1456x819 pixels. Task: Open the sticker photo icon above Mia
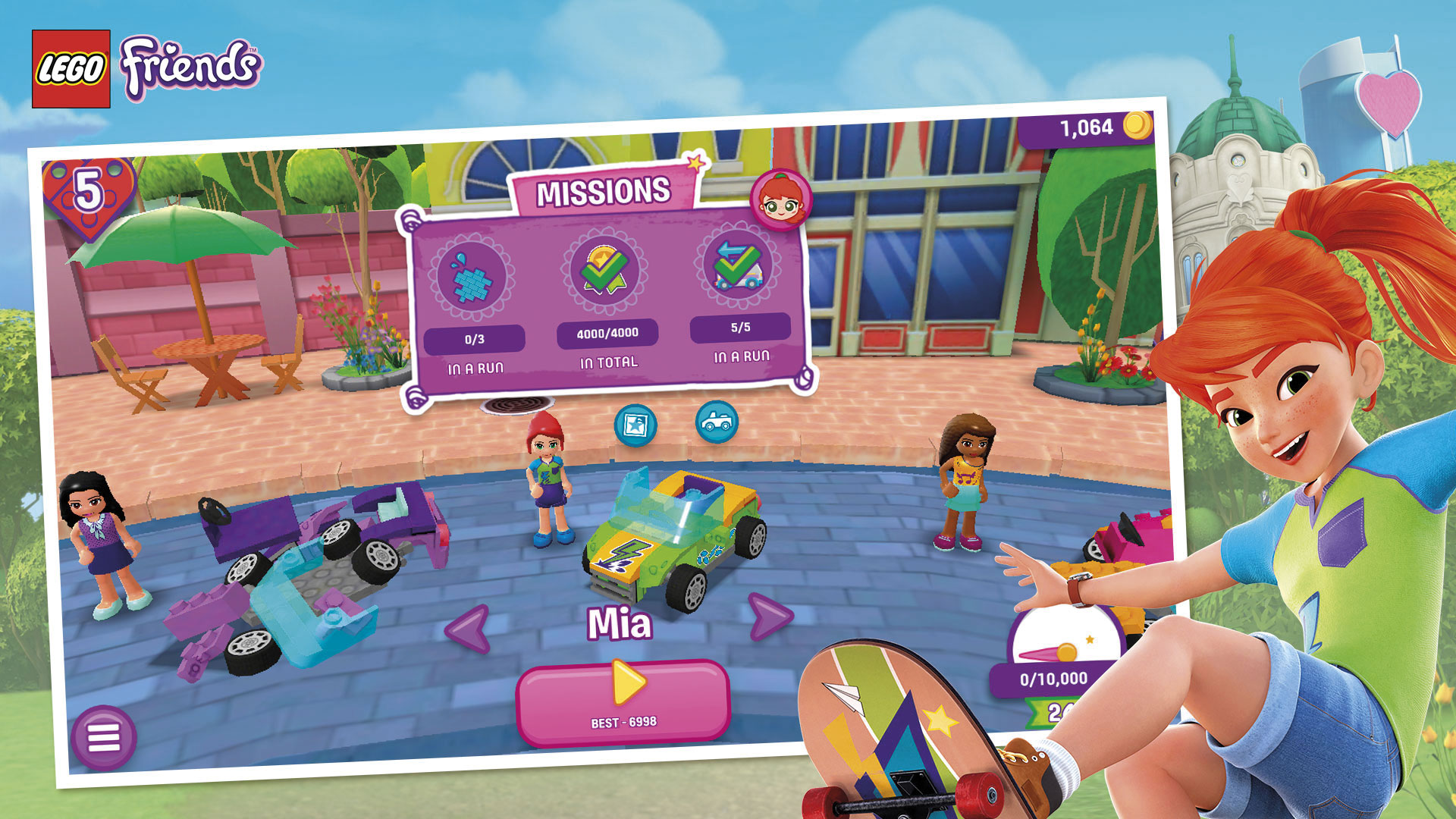click(635, 425)
